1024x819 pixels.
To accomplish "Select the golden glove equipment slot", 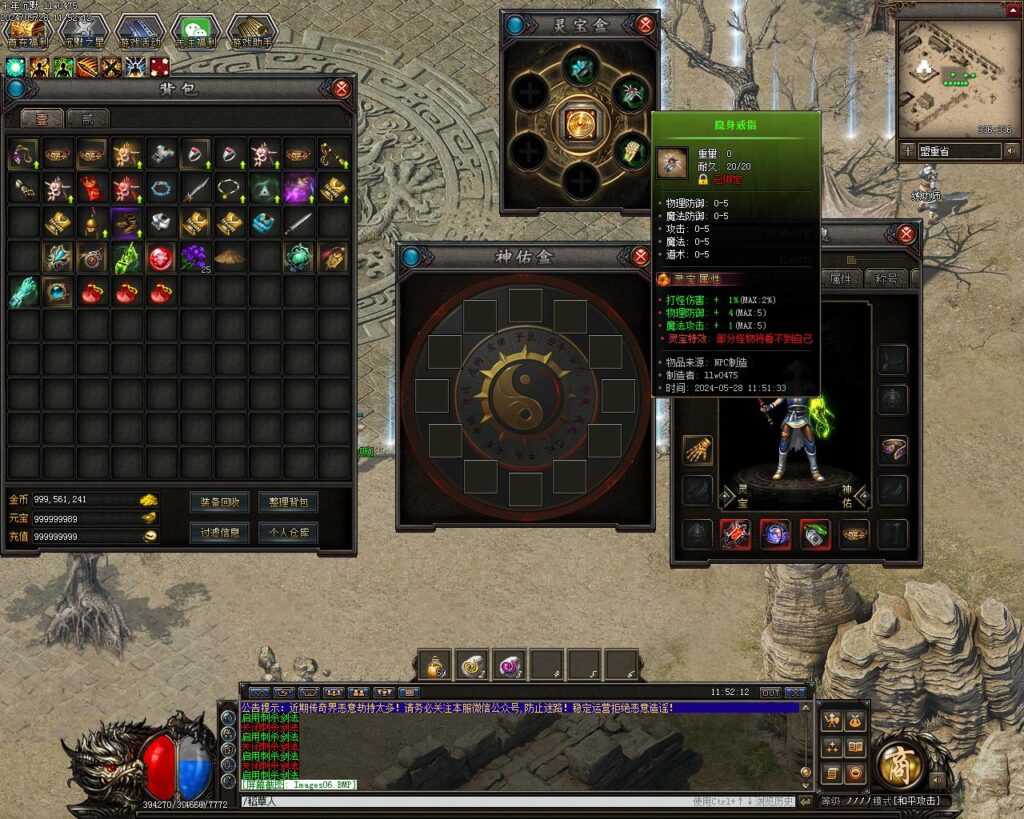I will (697, 450).
